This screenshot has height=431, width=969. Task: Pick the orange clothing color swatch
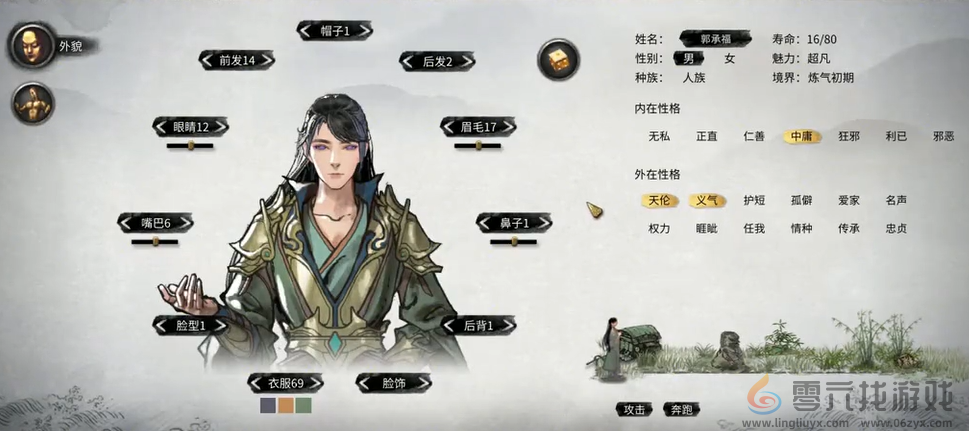point(285,406)
